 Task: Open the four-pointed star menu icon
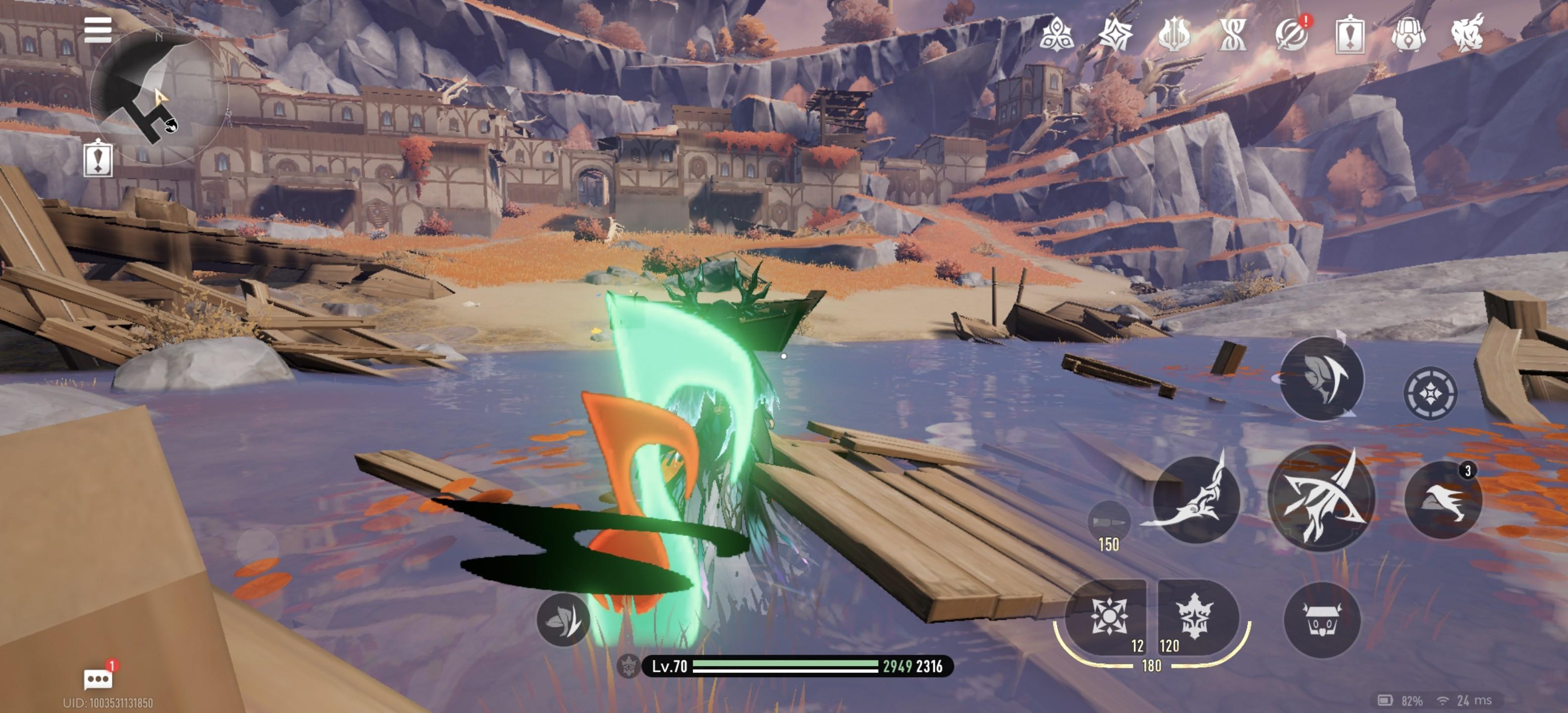coord(1116,34)
